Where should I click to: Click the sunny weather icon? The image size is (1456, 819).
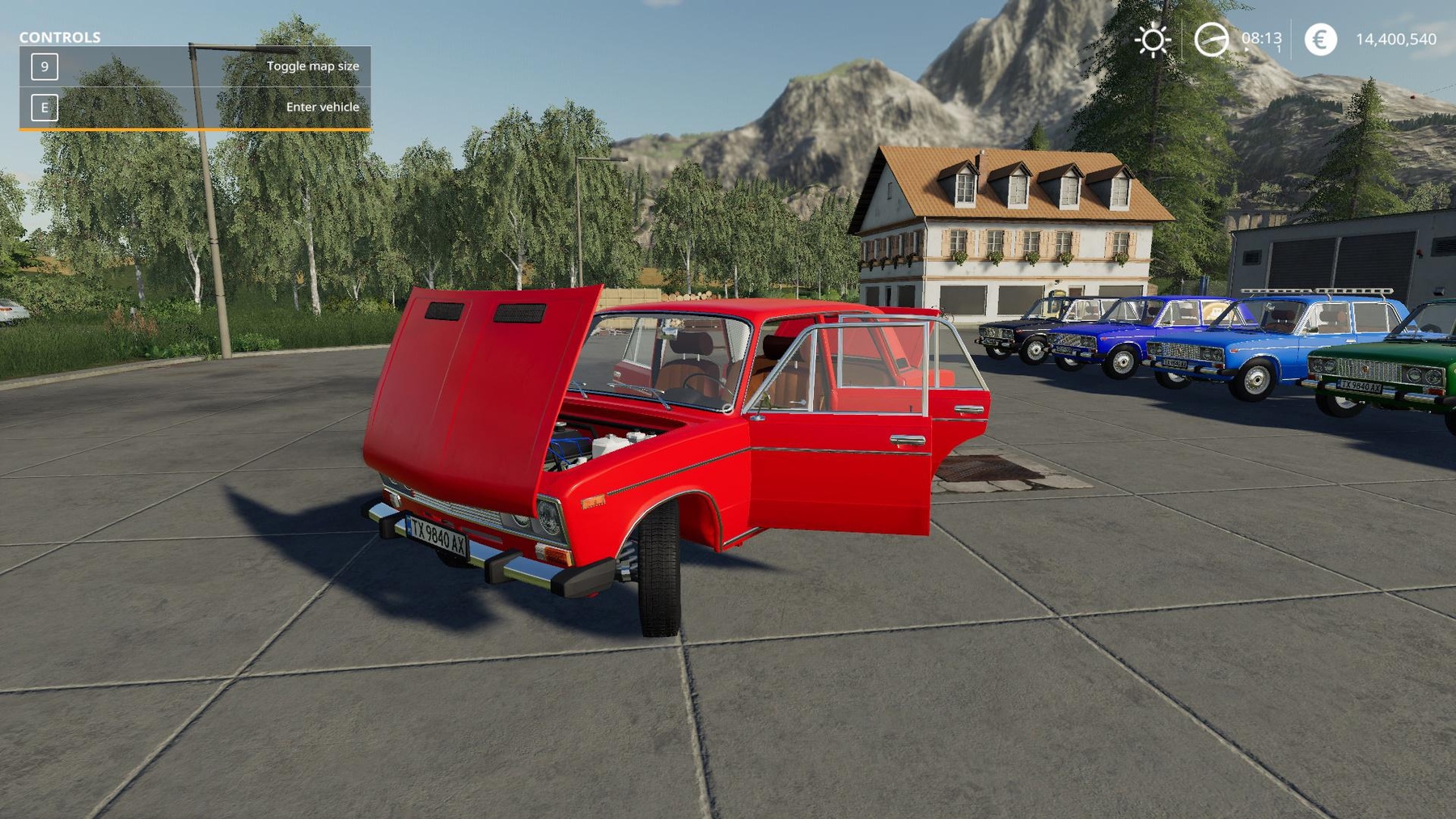[1153, 40]
